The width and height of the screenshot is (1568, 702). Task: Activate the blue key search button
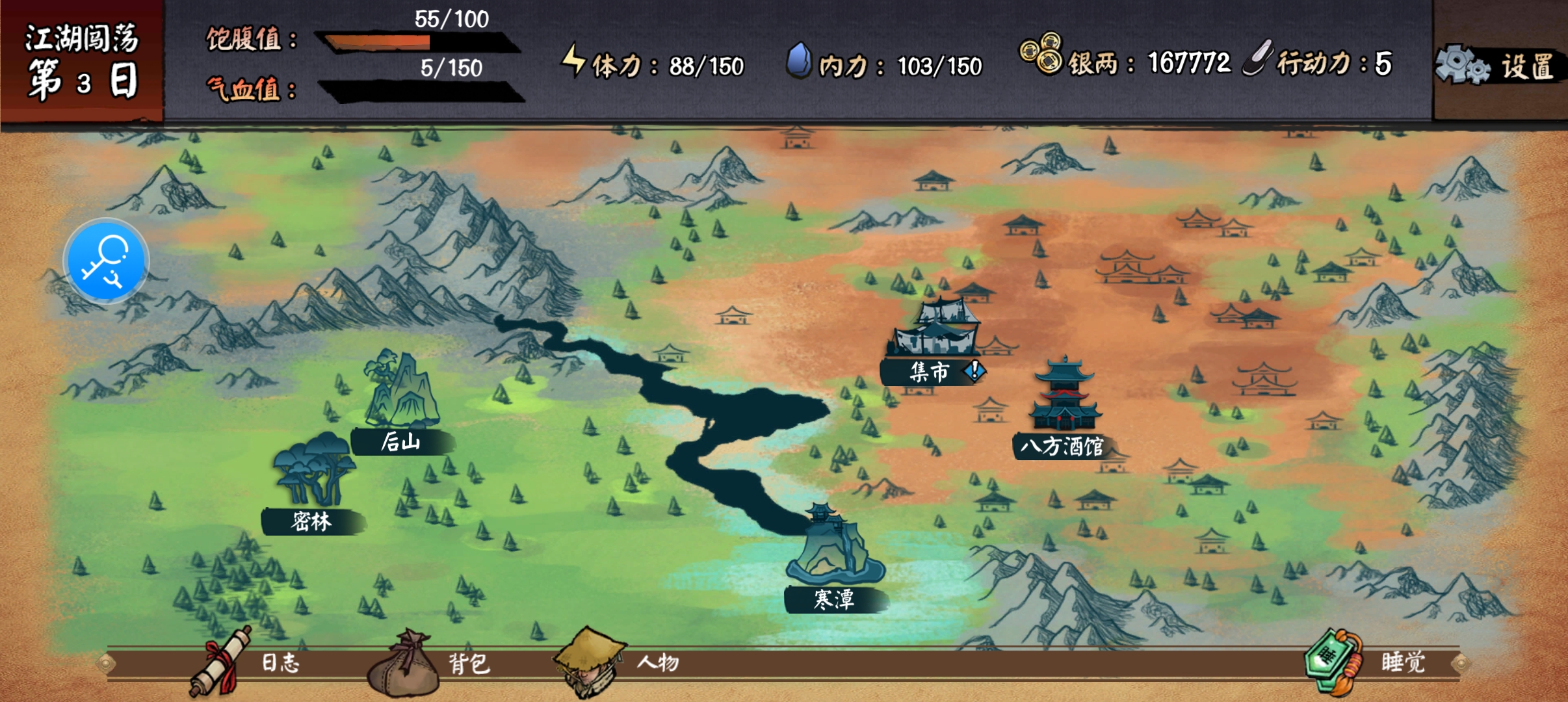point(106,261)
